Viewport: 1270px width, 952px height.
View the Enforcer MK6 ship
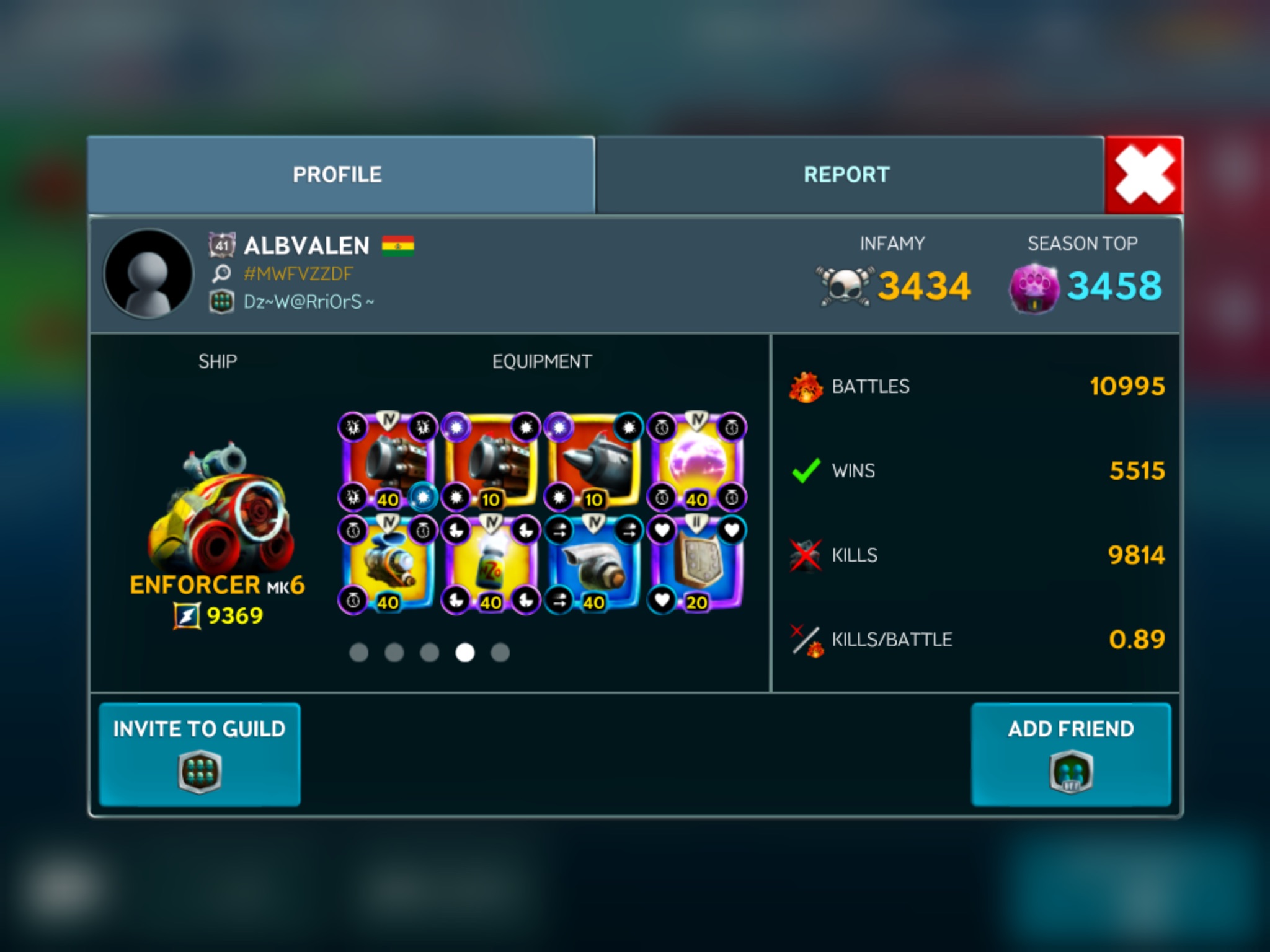(x=218, y=508)
